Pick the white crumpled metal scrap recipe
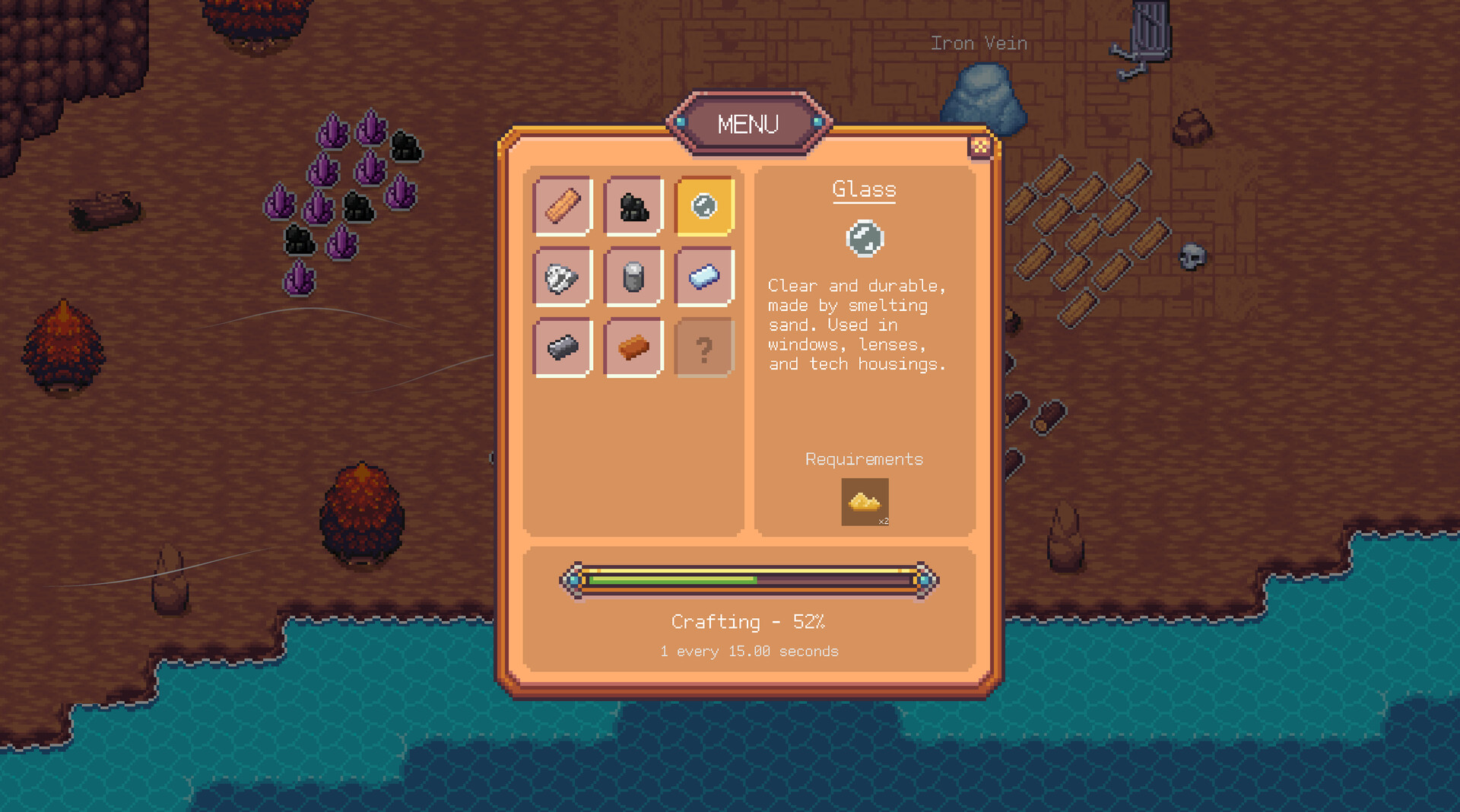1460x812 pixels. click(x=563, y=277)
